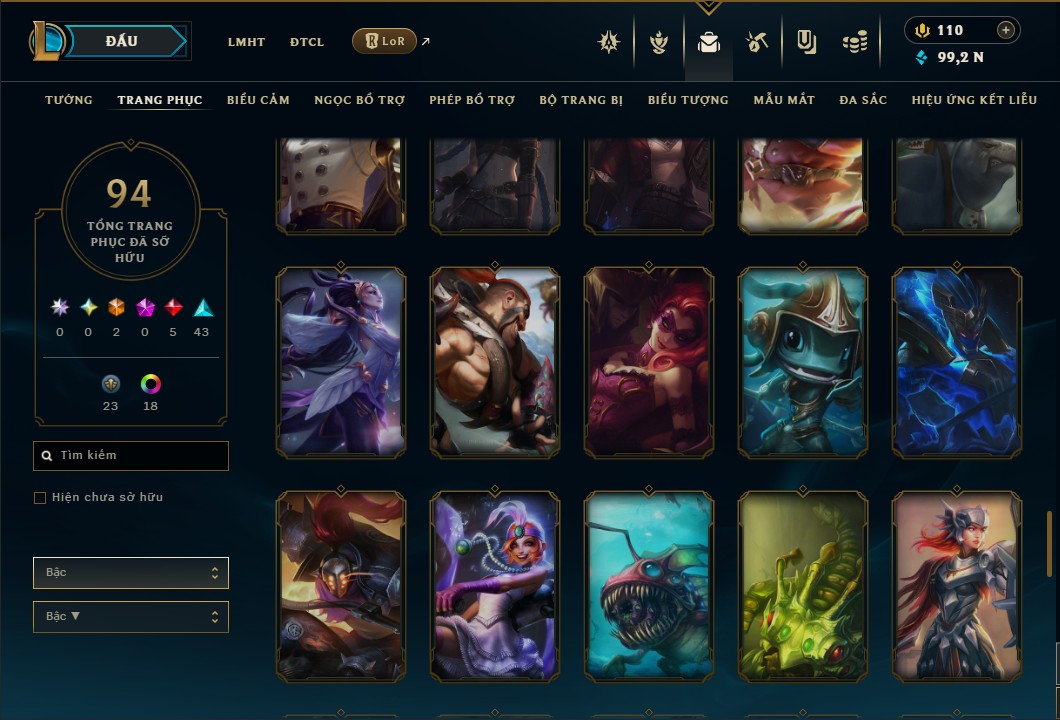Open the BIỂU CẢM emotes tab
This screenshot has width=1060, height=720.
pos(258,100)
